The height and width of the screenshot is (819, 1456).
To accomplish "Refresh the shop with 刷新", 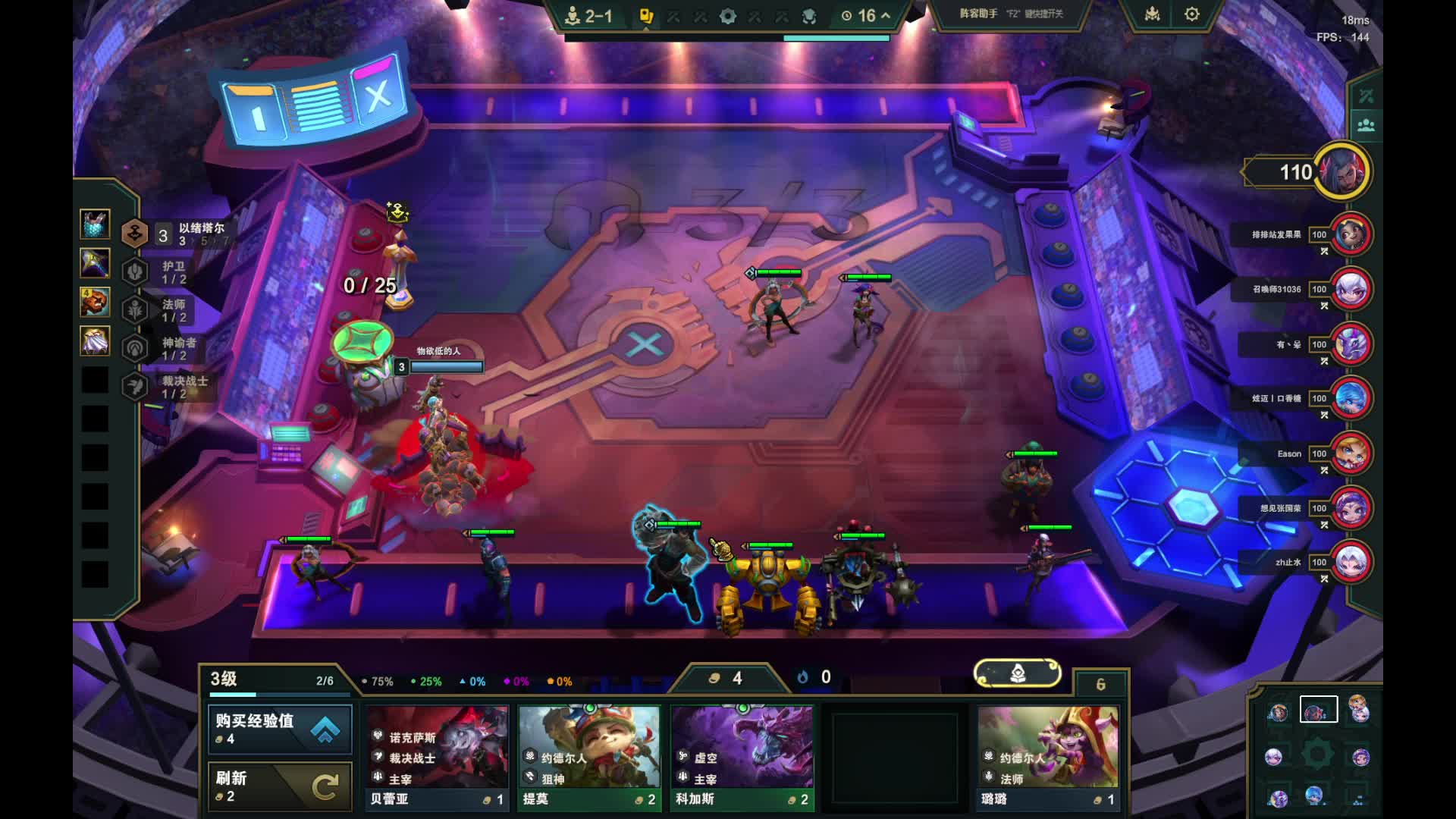I will (x=280, y=786).
